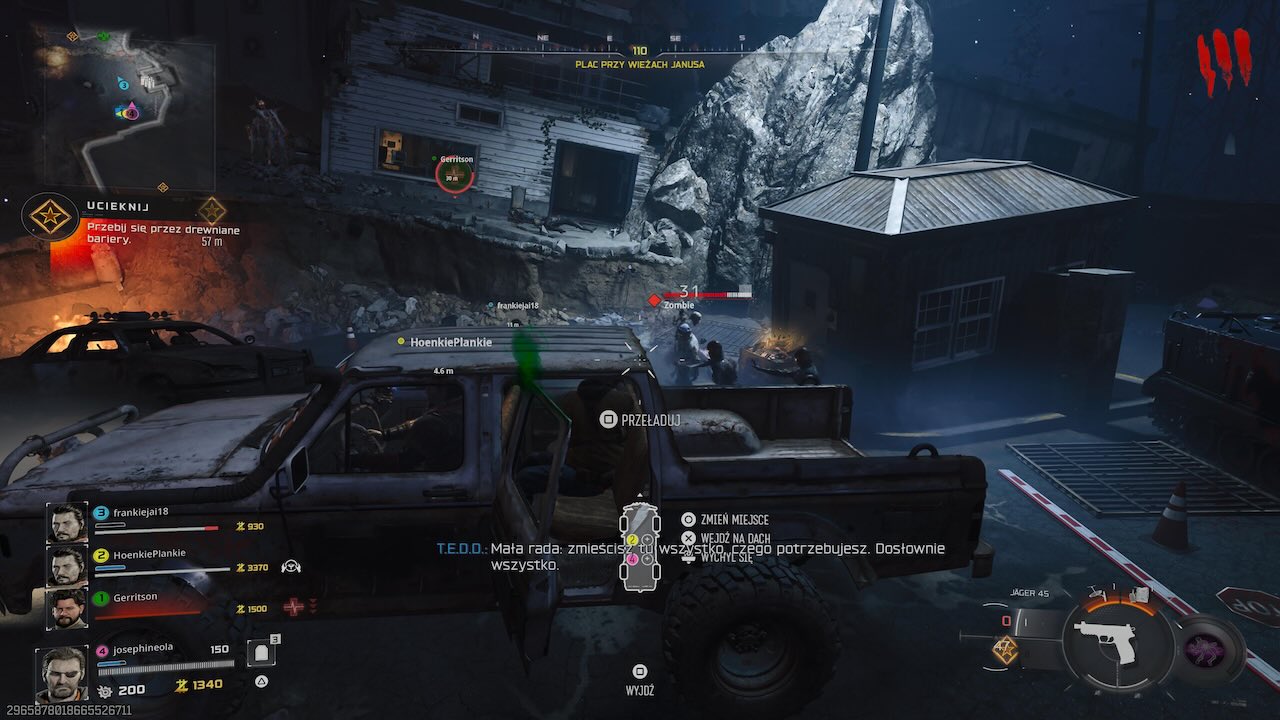Click the orange star scorestreak icon
The image size is (1280, 720).
coord(1005,650)
